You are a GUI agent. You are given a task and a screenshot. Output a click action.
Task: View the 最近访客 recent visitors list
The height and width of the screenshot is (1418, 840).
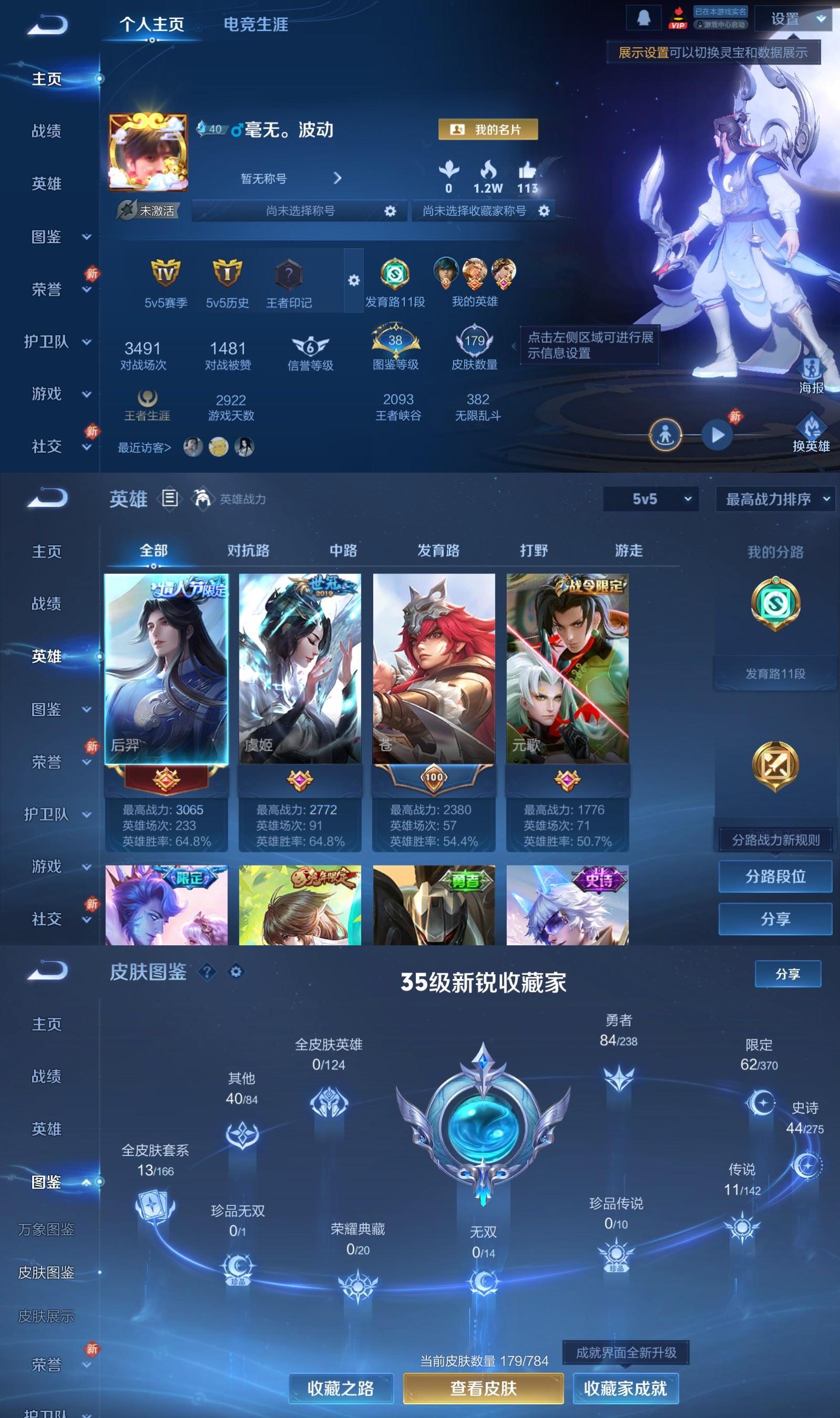tap(144, 448)
